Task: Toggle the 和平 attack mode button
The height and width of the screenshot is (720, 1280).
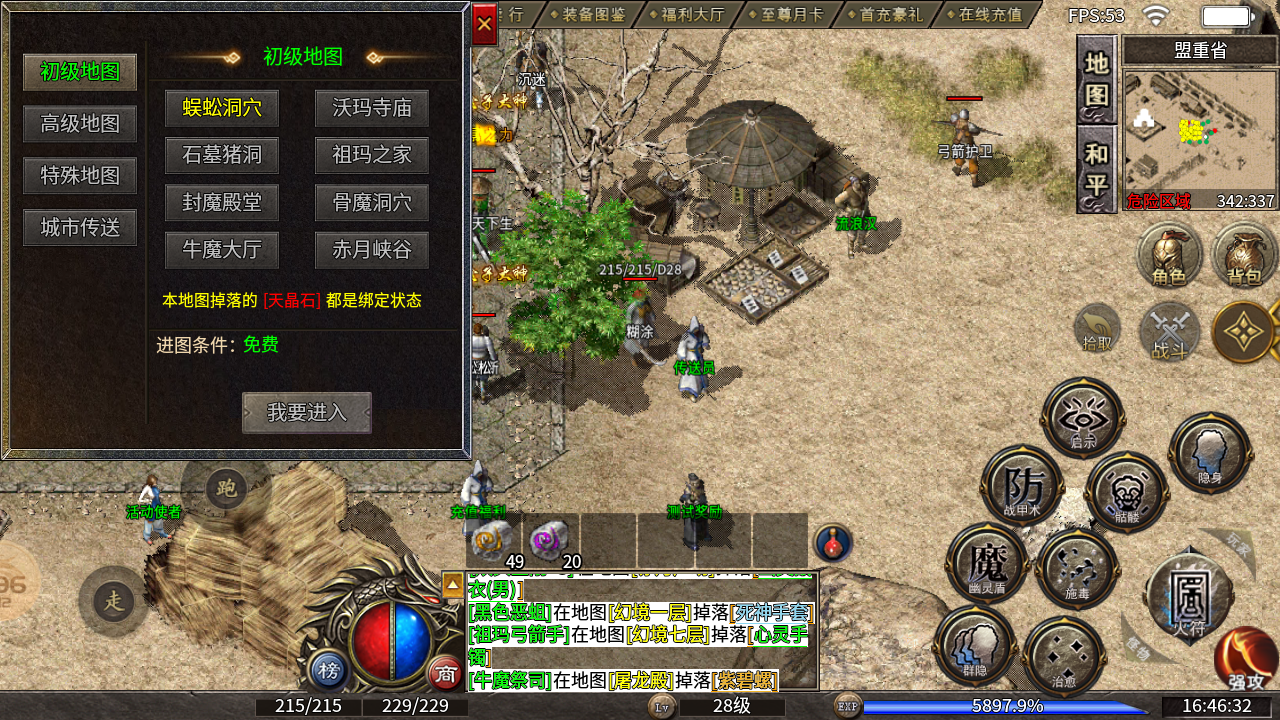Action: coord(1097,170)
